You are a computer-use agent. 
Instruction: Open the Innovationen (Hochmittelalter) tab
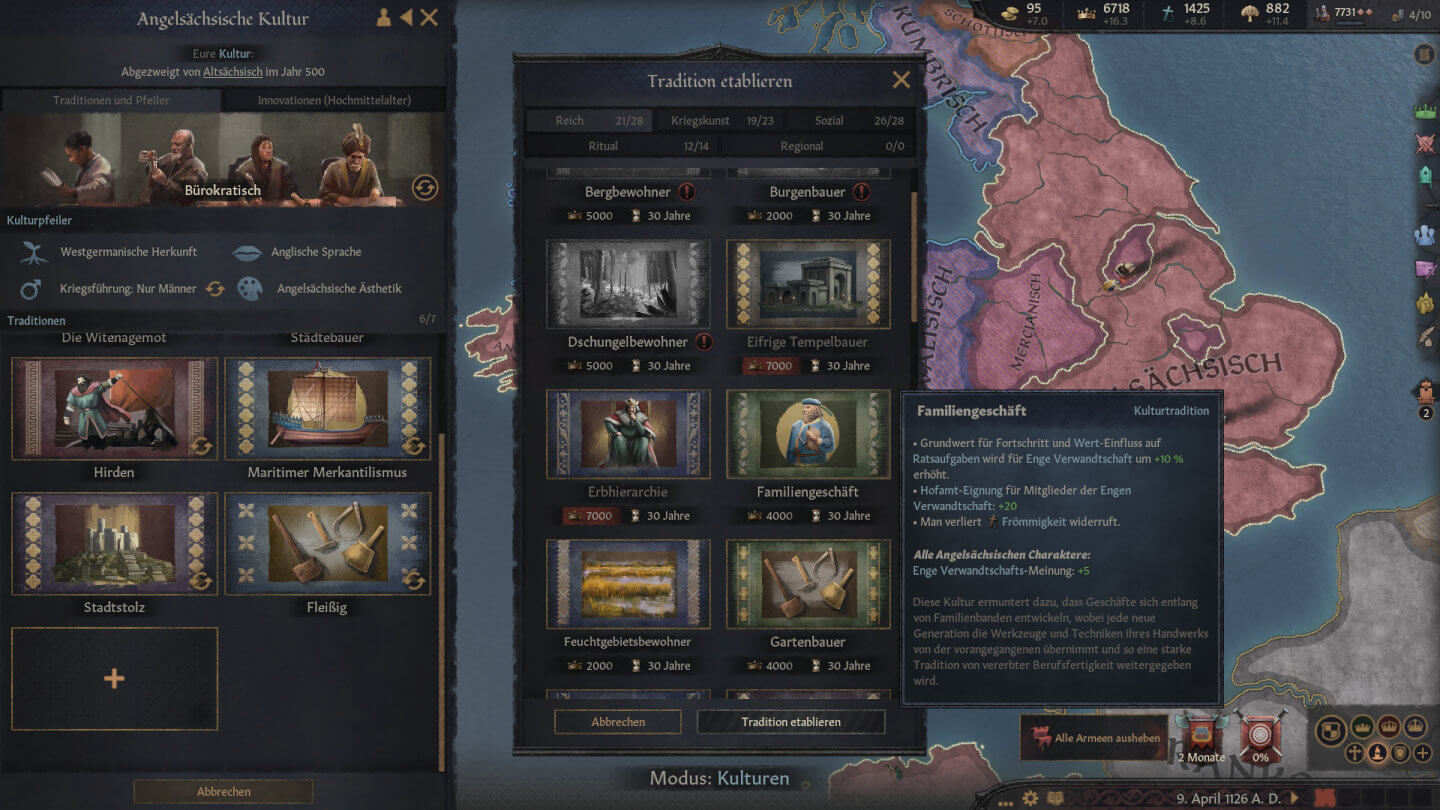pos(334,100)
